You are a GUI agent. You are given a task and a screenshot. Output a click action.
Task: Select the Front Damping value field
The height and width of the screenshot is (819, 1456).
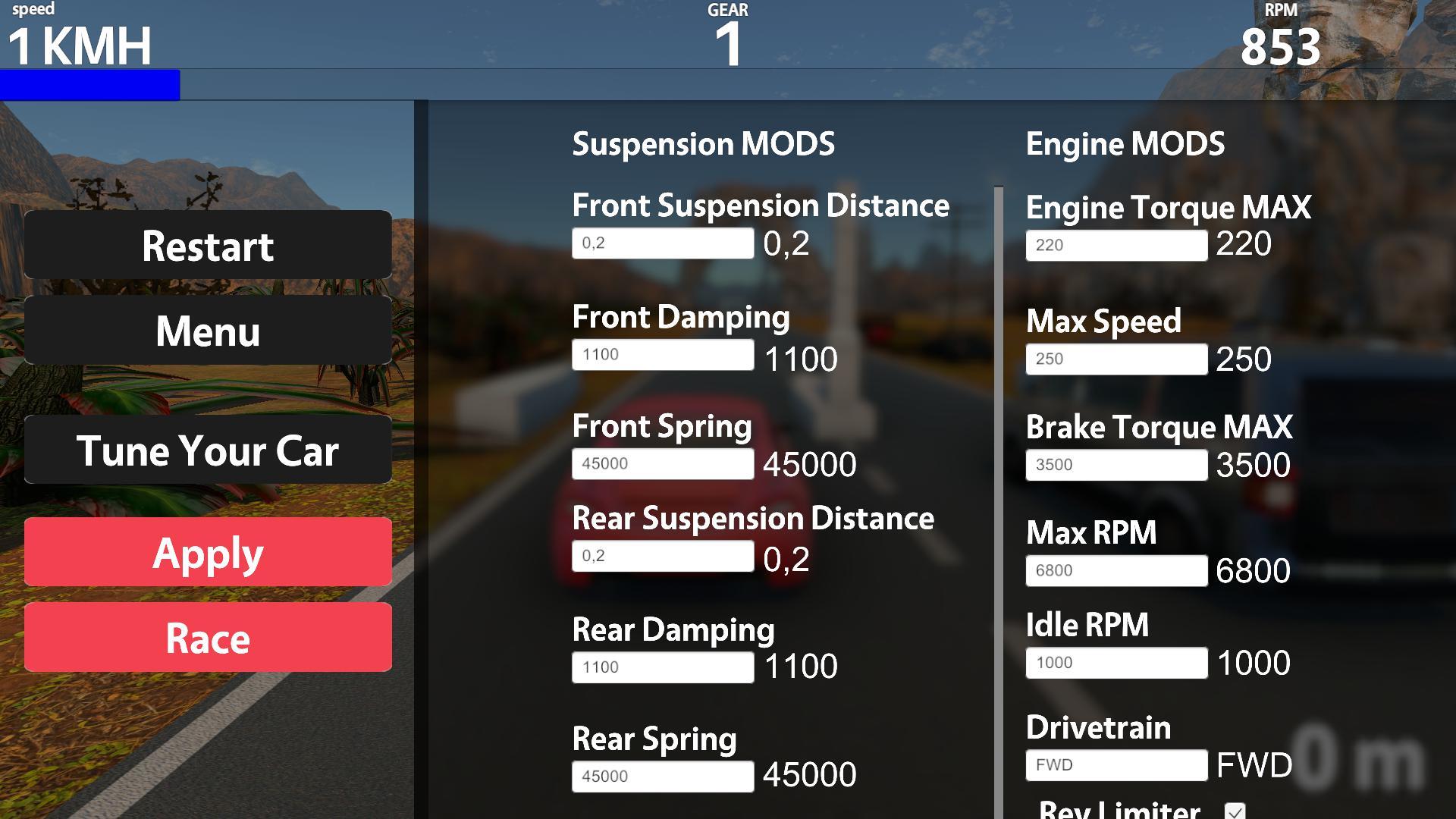tap(662, 354)
